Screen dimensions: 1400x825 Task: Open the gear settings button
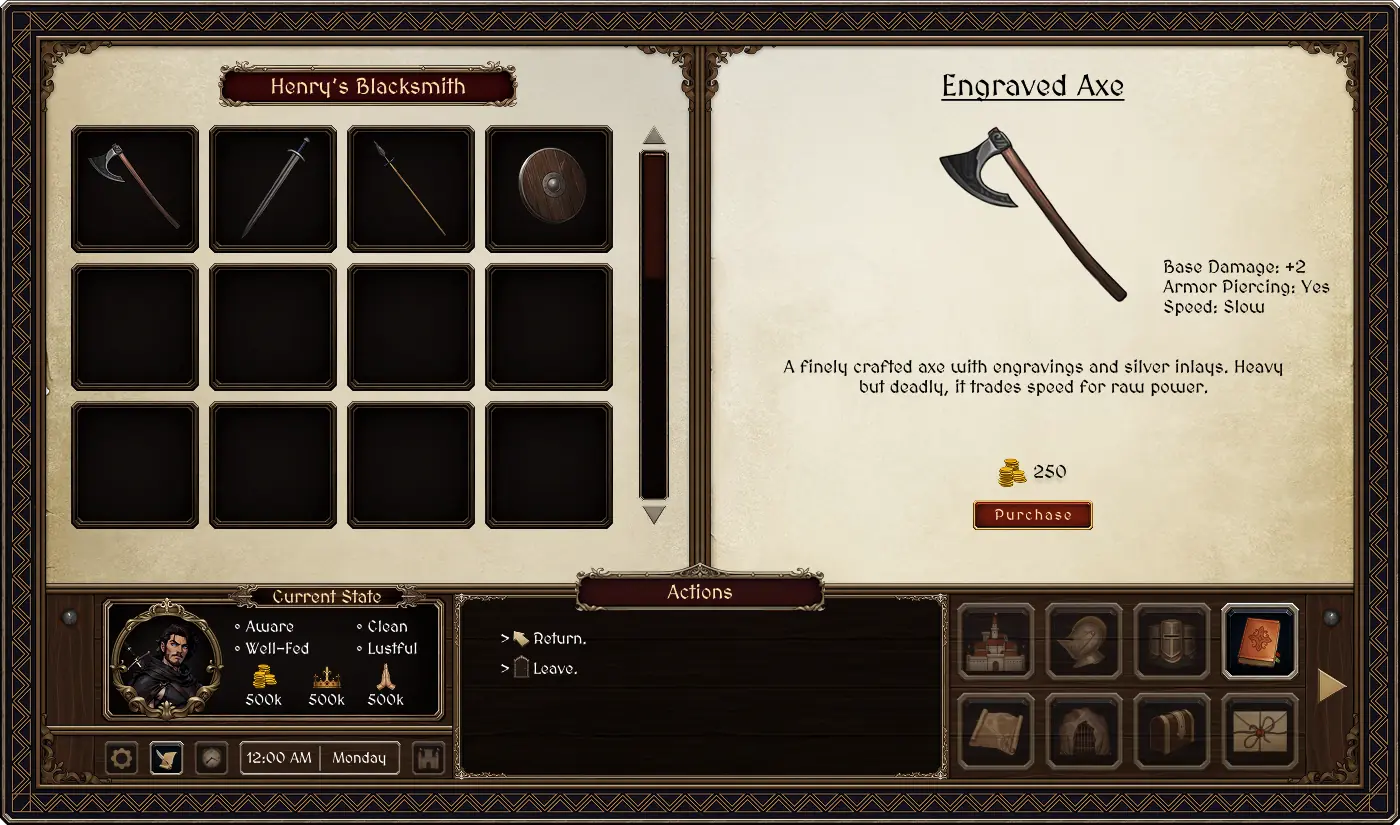(121, 758)
